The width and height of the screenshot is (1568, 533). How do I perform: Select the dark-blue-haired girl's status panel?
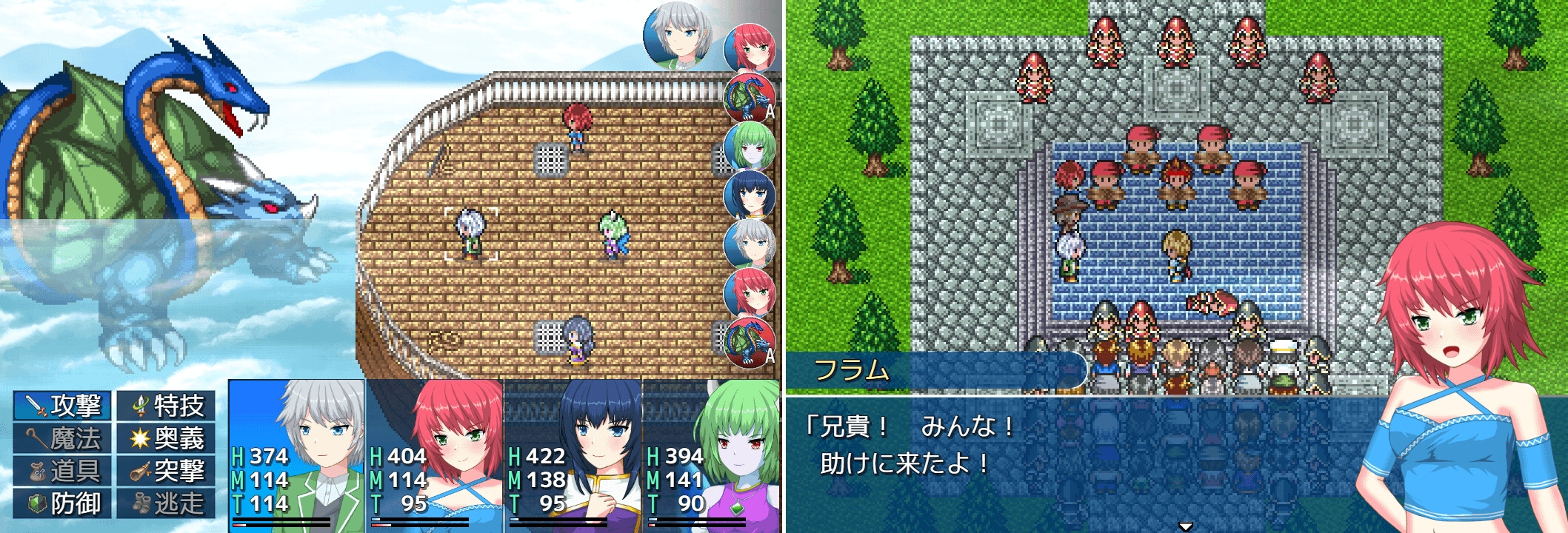tap(573, 455)
